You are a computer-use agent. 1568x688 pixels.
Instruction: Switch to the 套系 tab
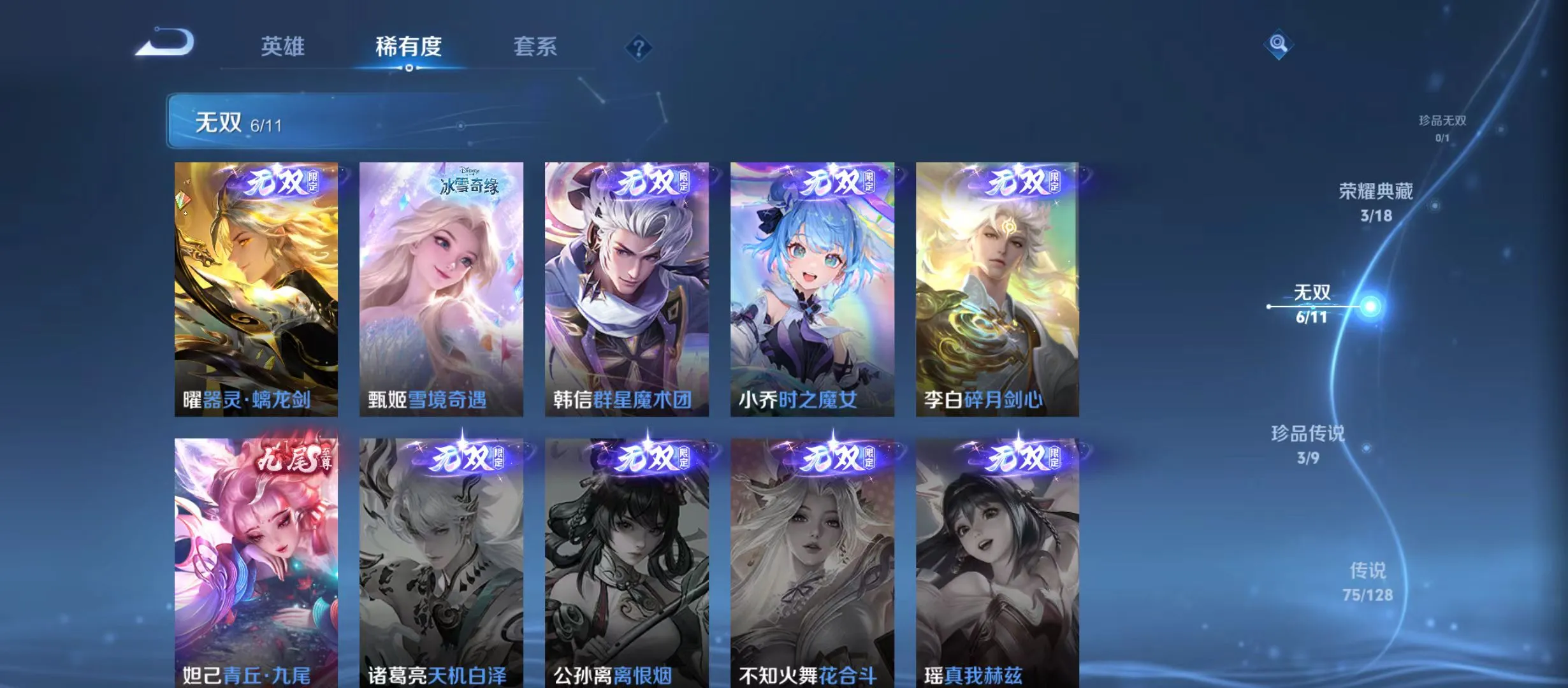537,46
